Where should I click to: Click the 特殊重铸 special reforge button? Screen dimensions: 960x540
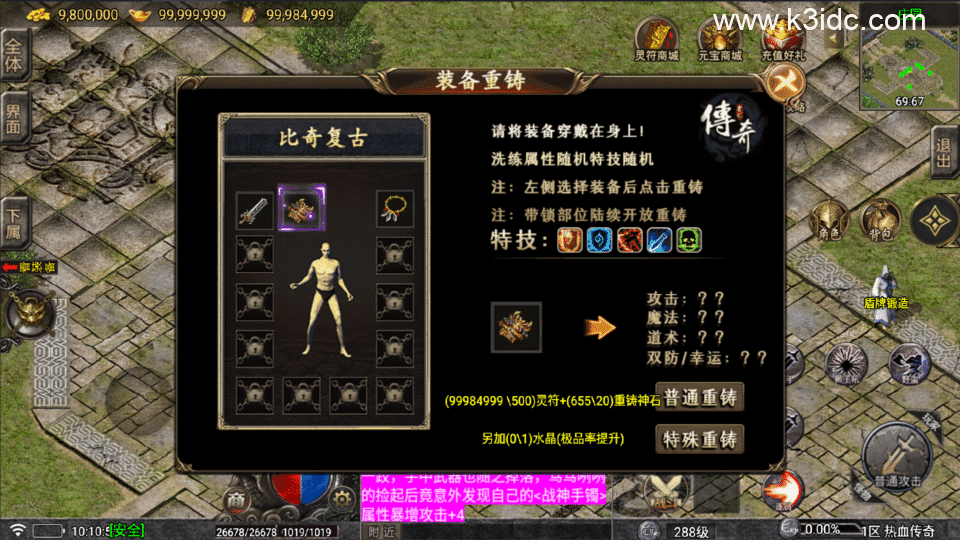[x=700, y=439]
